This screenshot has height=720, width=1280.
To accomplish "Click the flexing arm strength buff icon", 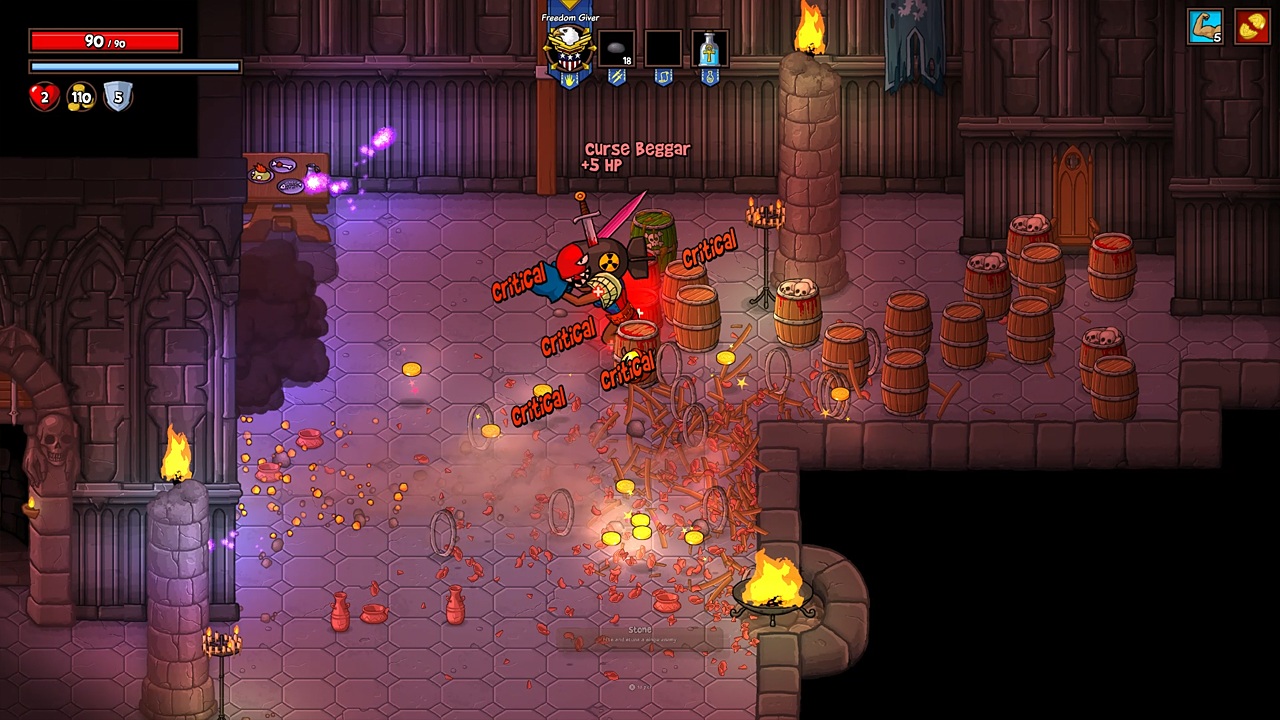I will pyautogui.click(x=1205, y=28).
